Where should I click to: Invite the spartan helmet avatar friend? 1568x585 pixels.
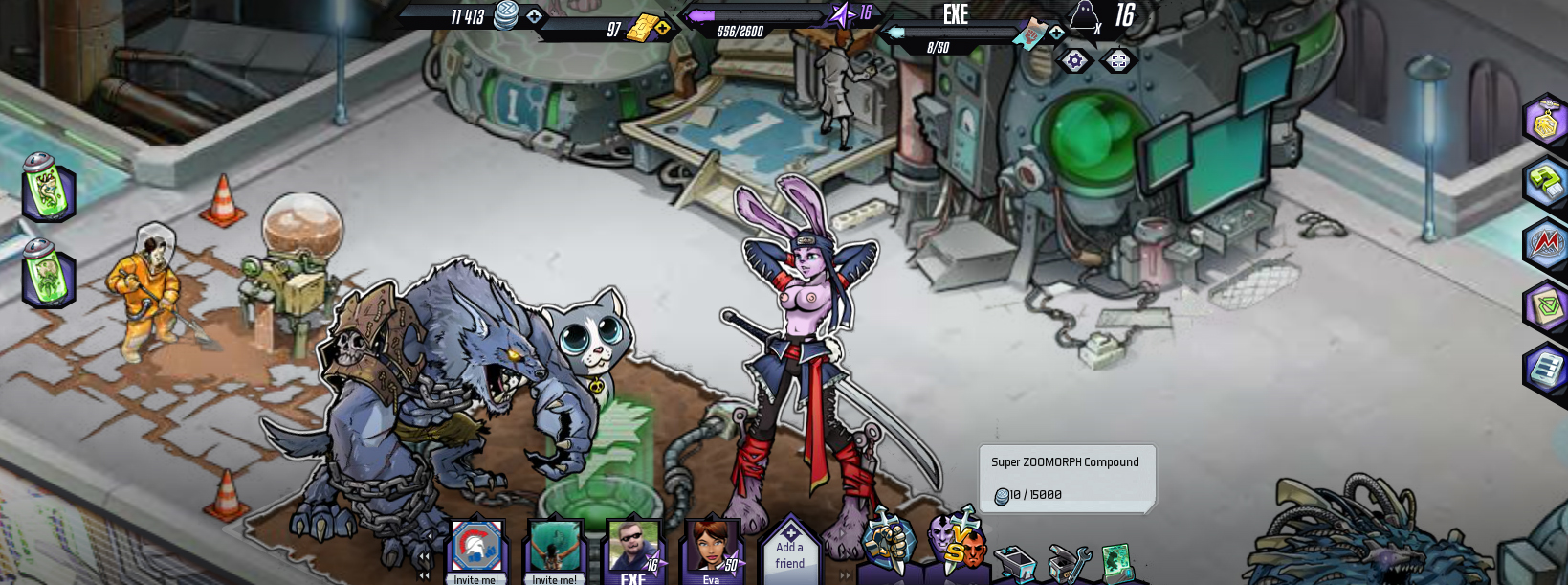click(x=476, y=550)
